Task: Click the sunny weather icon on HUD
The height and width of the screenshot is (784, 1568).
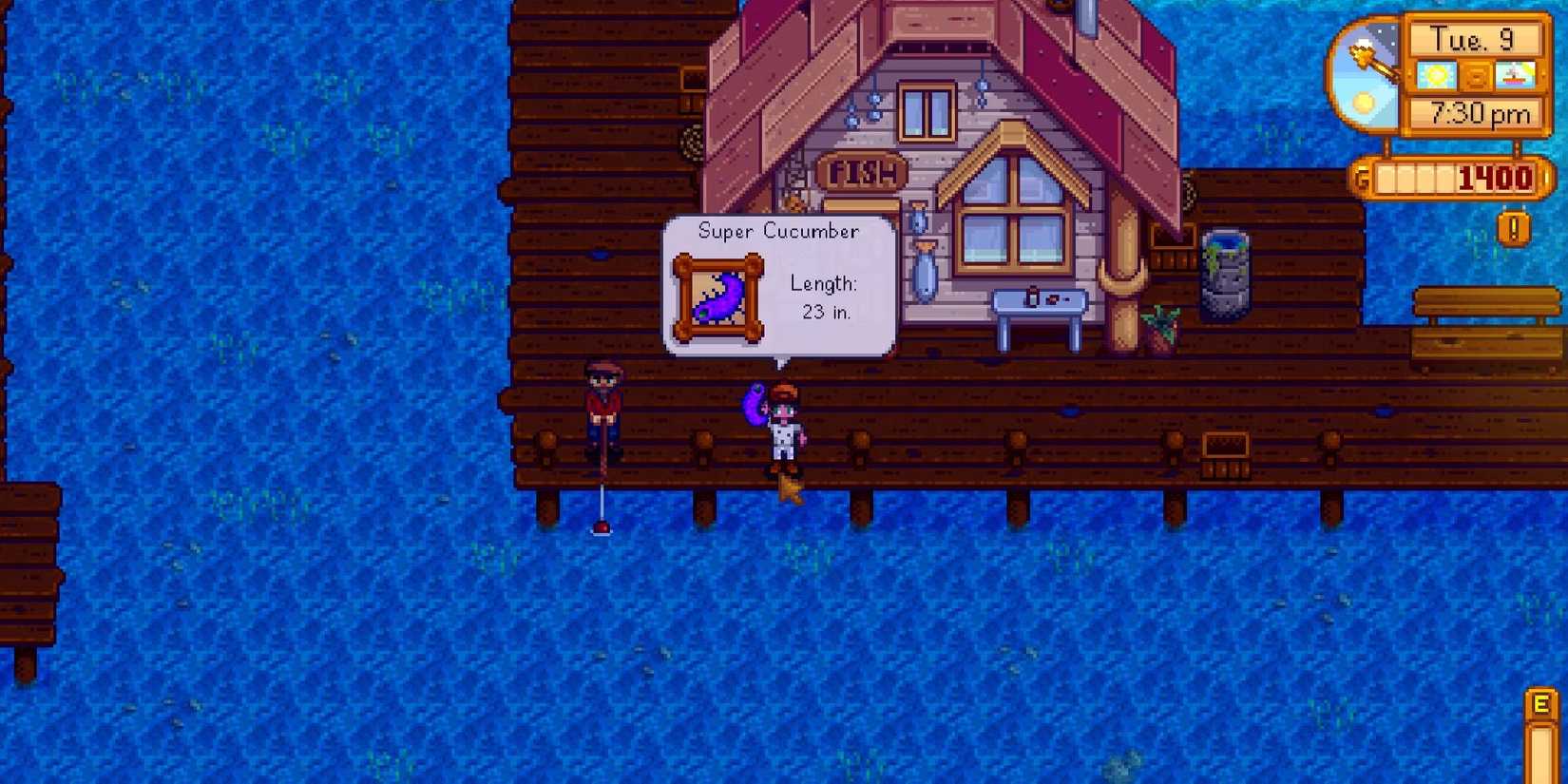Action: (x=1438, y=75)
